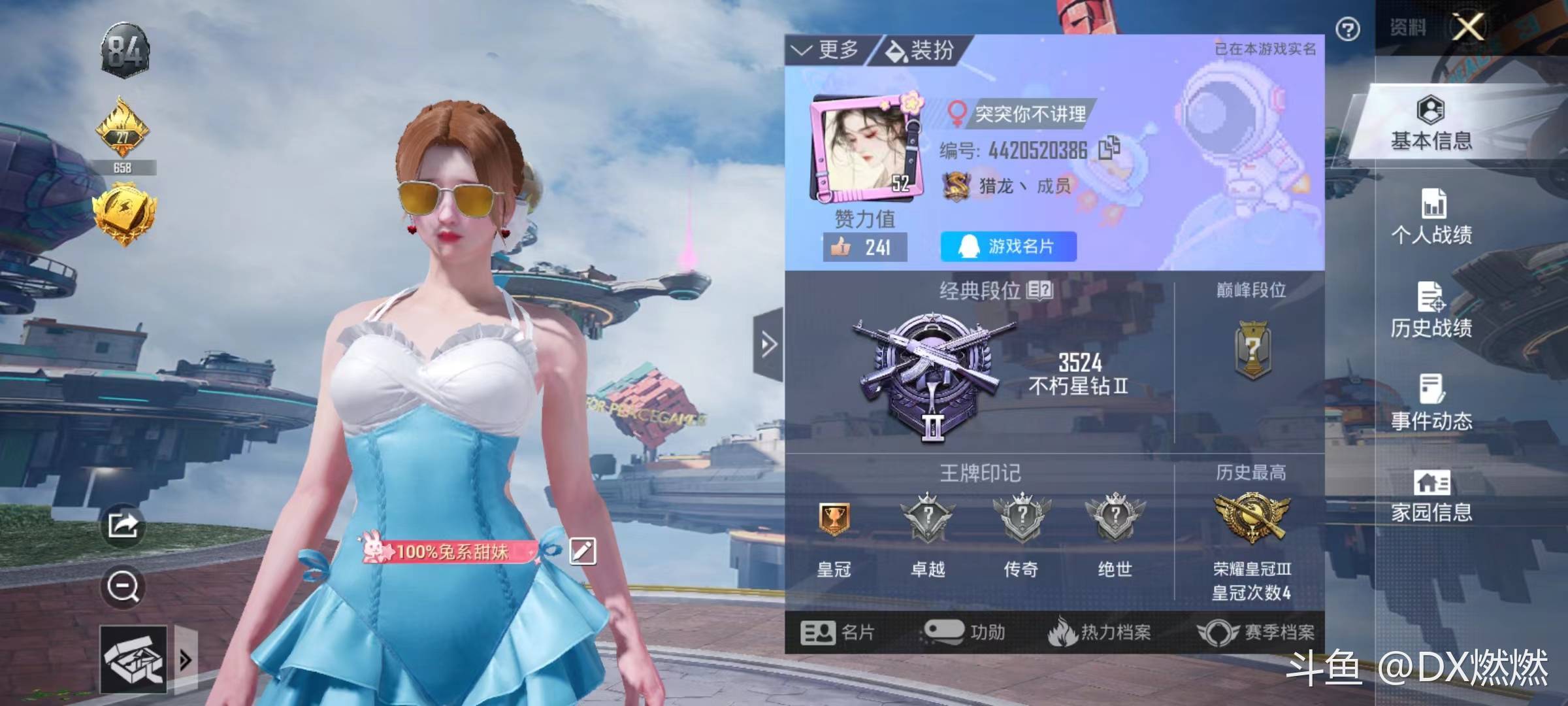Screen dimensions: 1568x706
Task: Open the 家园信息 tab
Action: (x=1431, y=496)
